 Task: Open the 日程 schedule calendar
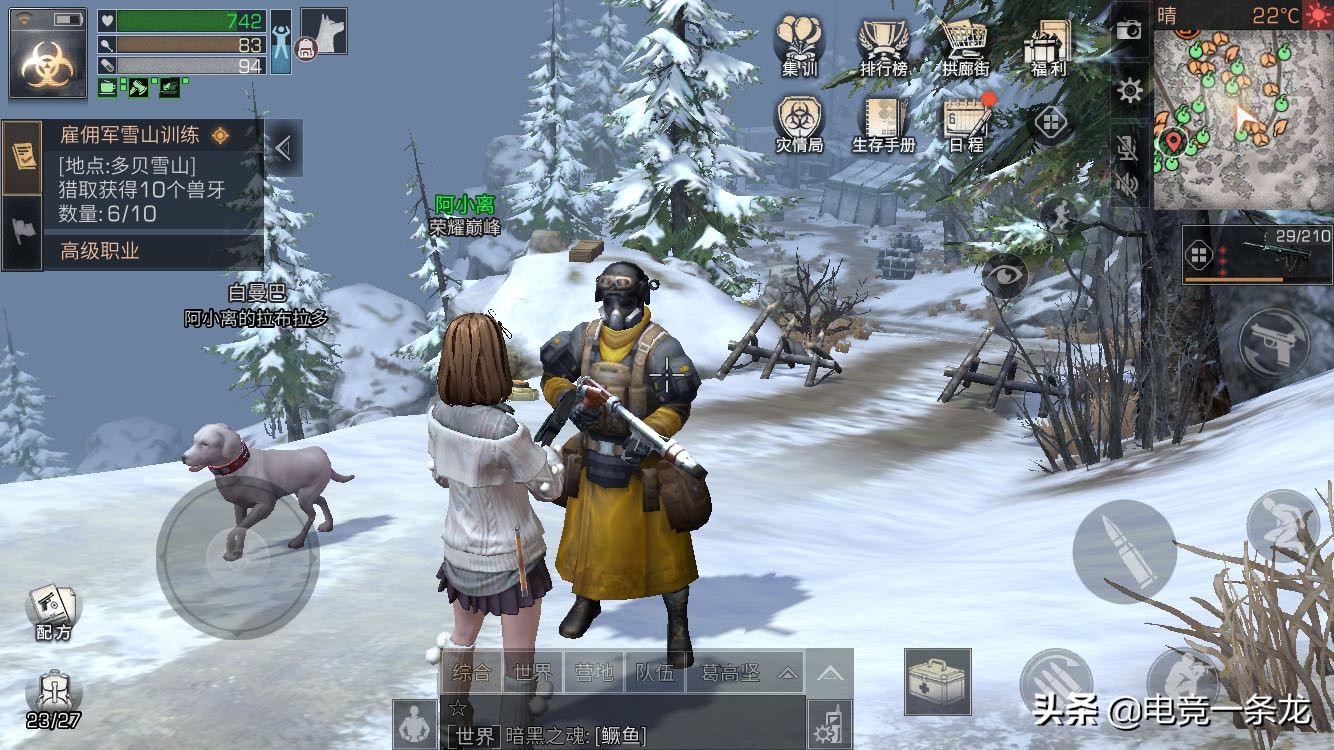click(966, 122)
